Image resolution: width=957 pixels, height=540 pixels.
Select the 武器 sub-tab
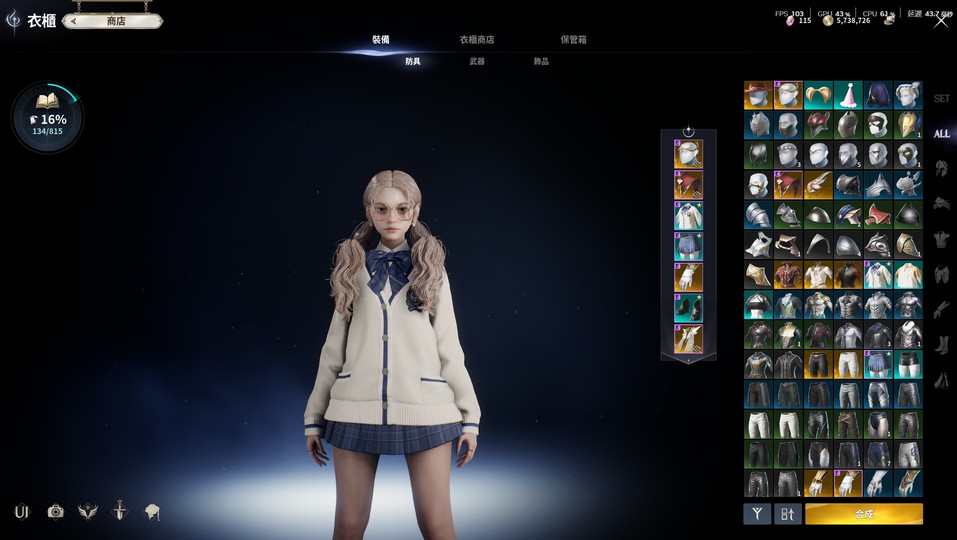477,62
